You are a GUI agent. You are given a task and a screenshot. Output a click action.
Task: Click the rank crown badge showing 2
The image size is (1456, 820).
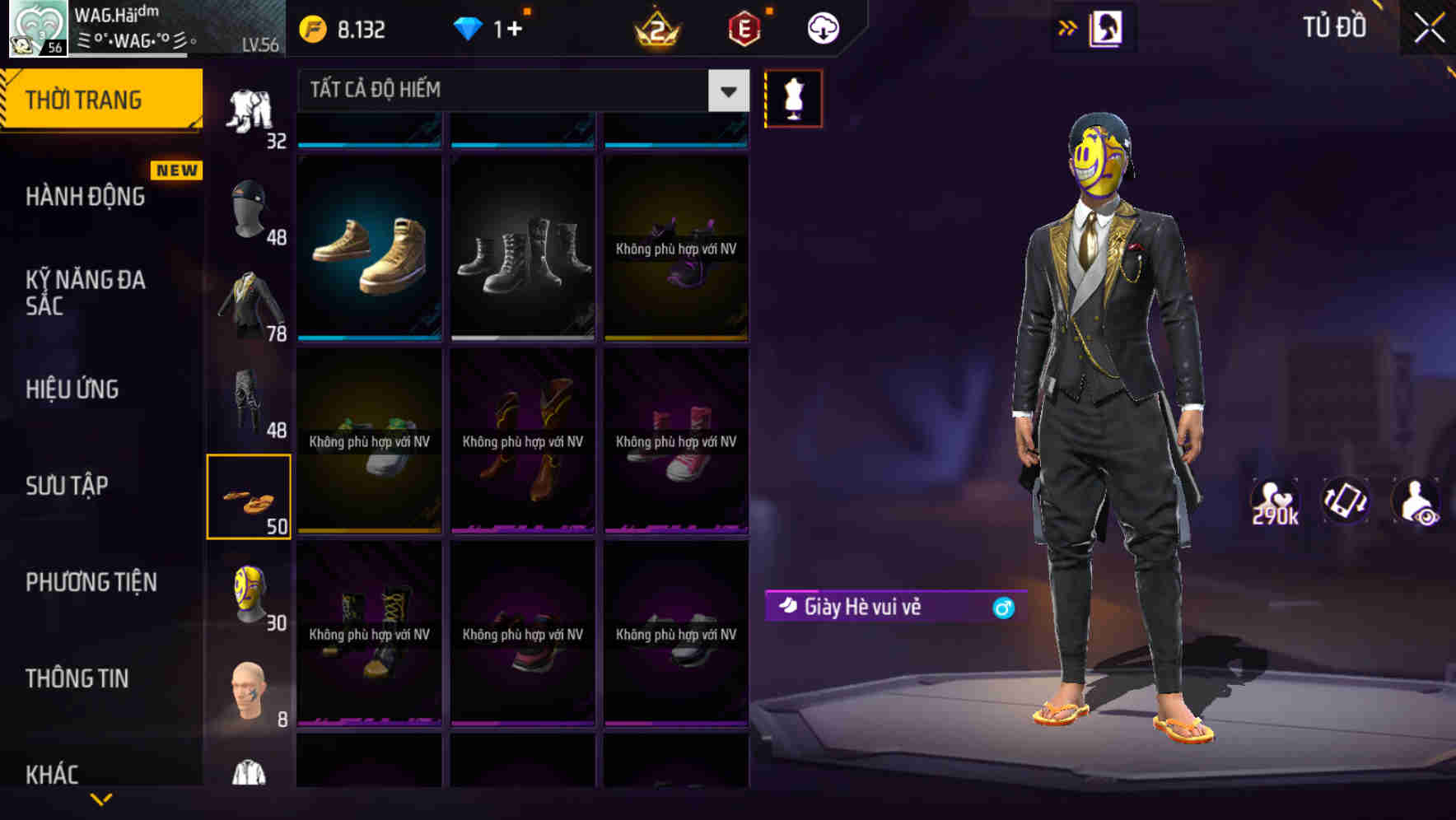(x=655, y=27)
